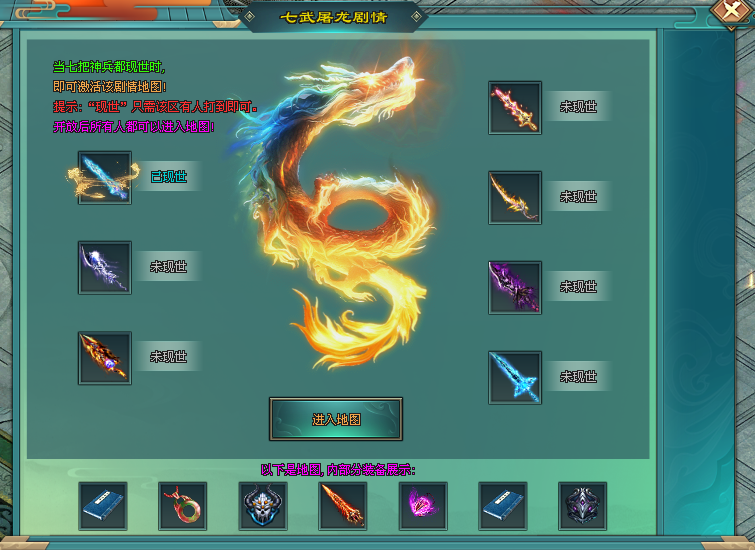The width and height of the screenshot is (755, 550).
Task: Pick the dark purple blade icon
Action: (x=515, y=287)
